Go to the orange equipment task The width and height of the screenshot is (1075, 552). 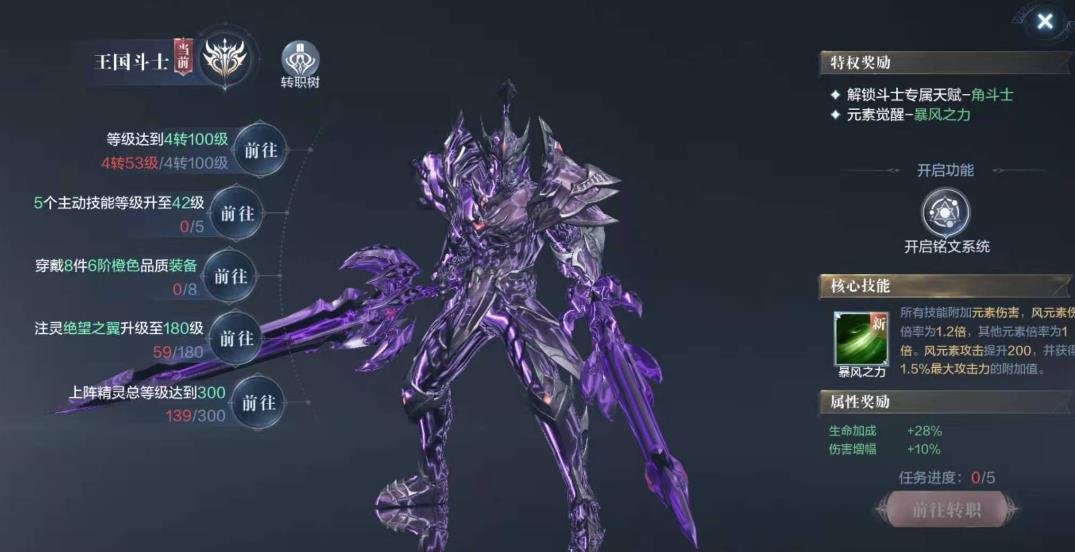click(x=230, y=276)
